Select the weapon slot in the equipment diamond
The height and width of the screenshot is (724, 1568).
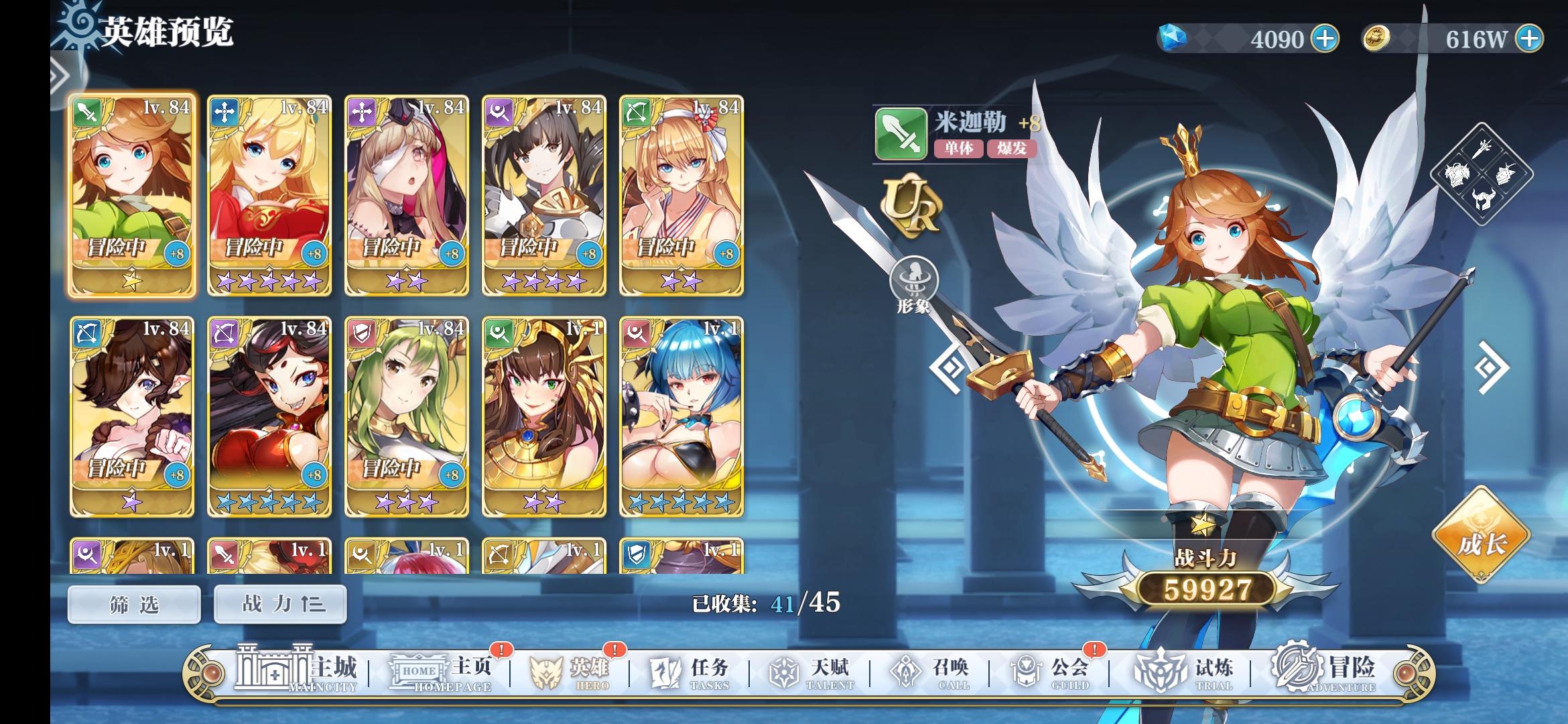click(1481, 149)
